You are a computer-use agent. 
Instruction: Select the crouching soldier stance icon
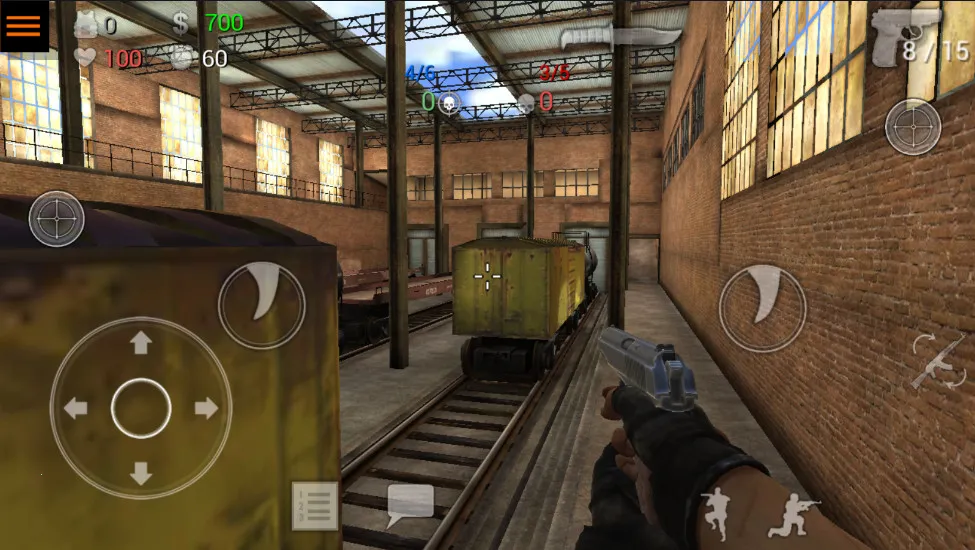(792, 514)
